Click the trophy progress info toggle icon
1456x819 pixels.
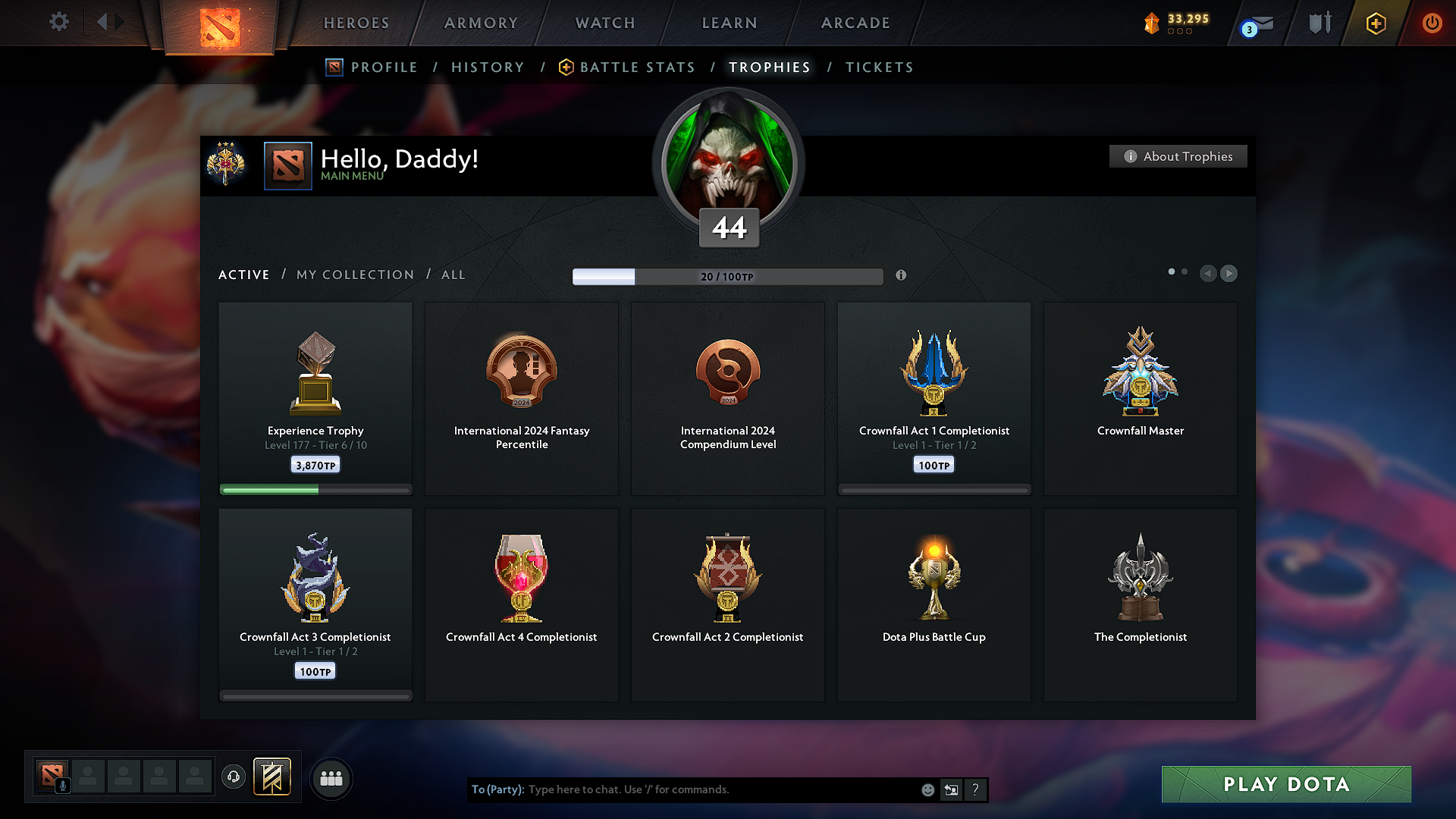(902, 276)
